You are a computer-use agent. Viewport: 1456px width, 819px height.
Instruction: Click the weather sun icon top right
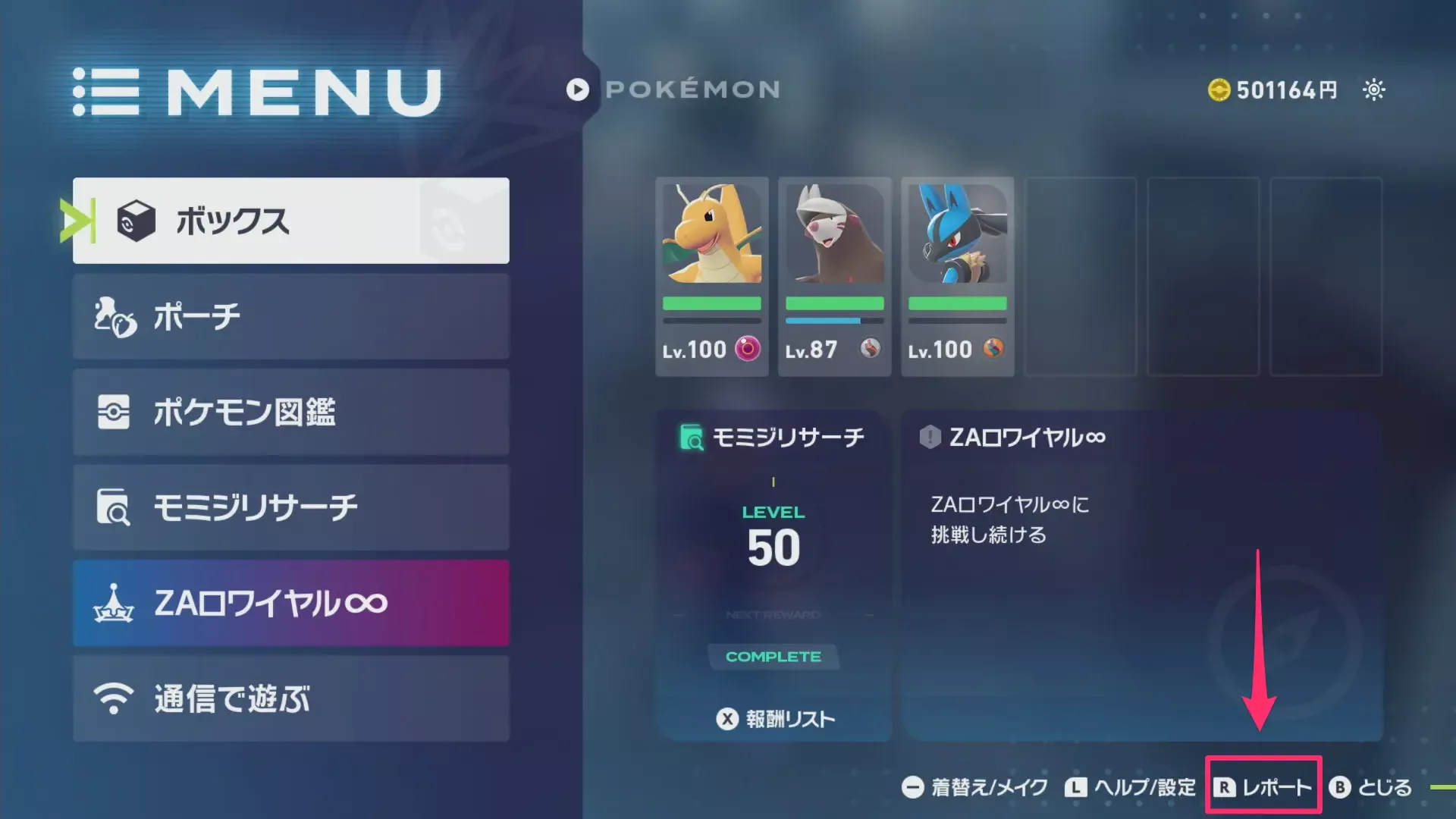1373,89
